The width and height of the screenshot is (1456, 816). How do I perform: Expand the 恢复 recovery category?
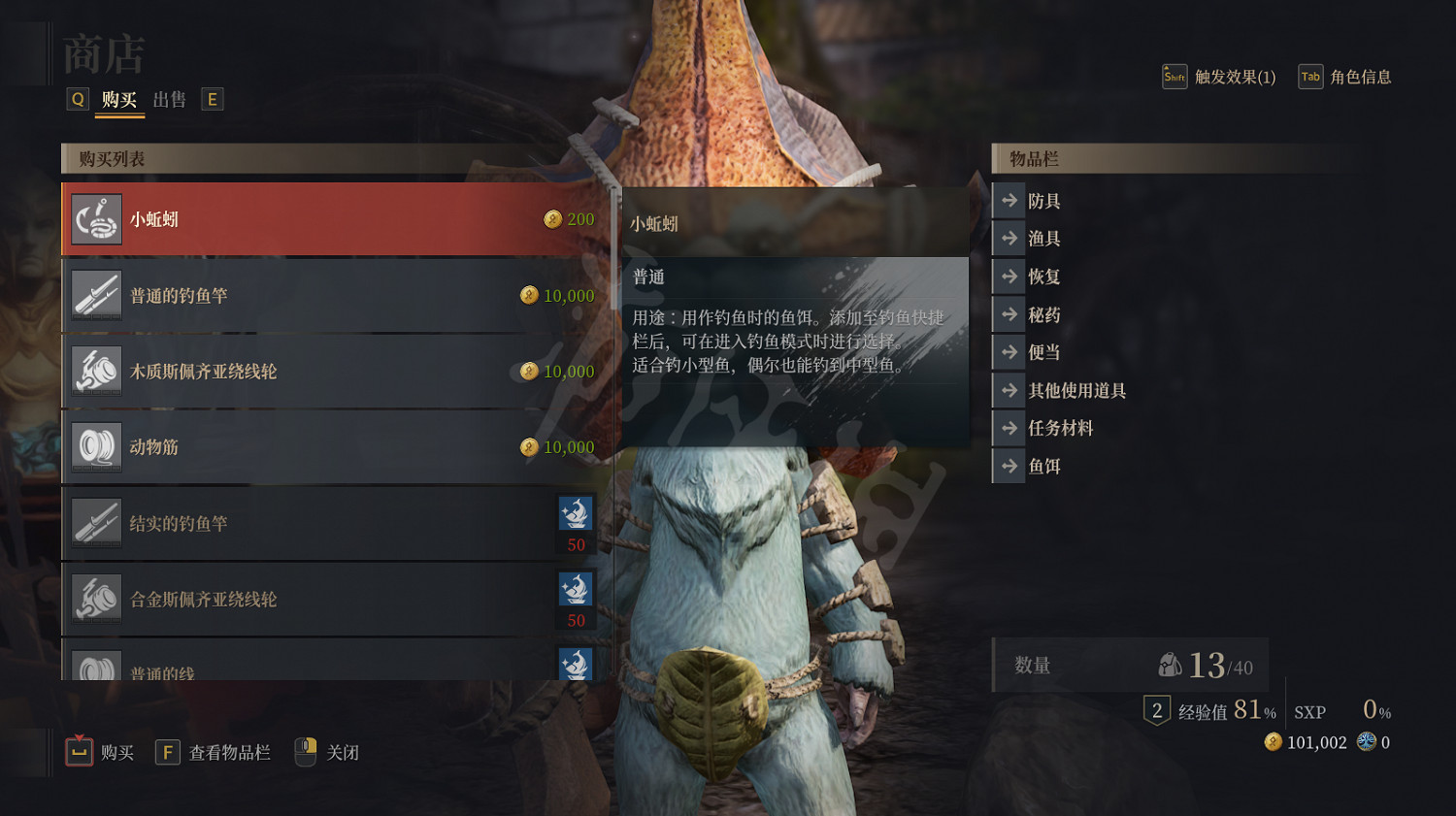coord(1041,276)
